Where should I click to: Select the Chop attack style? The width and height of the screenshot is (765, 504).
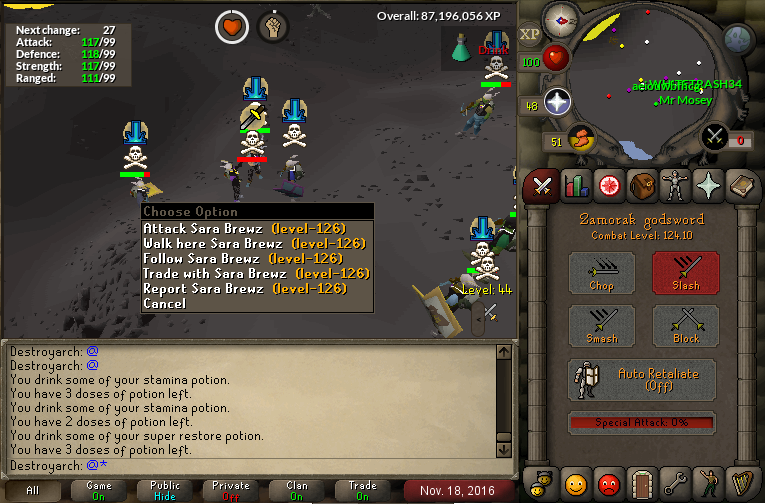point(602,272)
